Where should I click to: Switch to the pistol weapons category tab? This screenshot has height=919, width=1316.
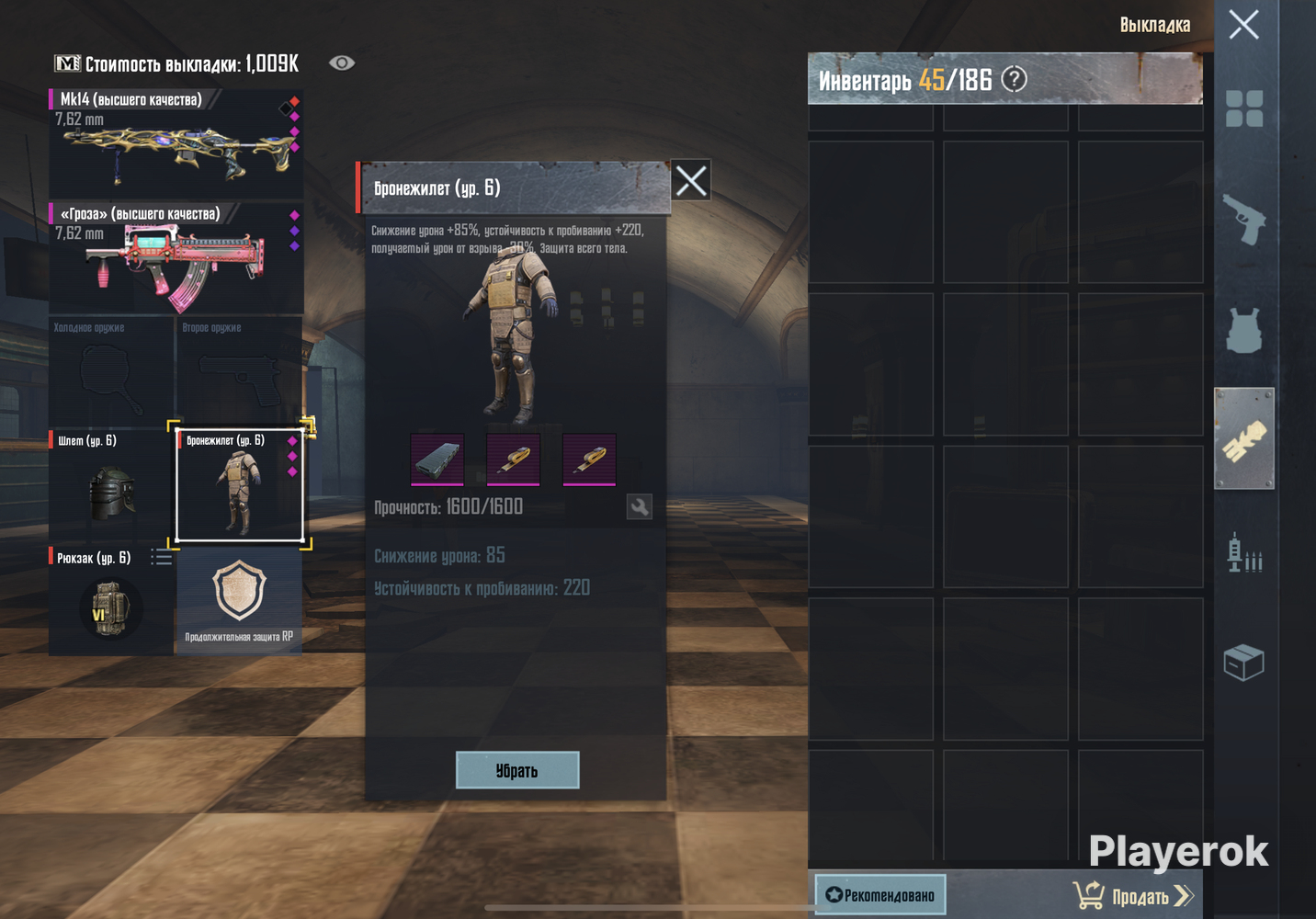coord(1244,220)
